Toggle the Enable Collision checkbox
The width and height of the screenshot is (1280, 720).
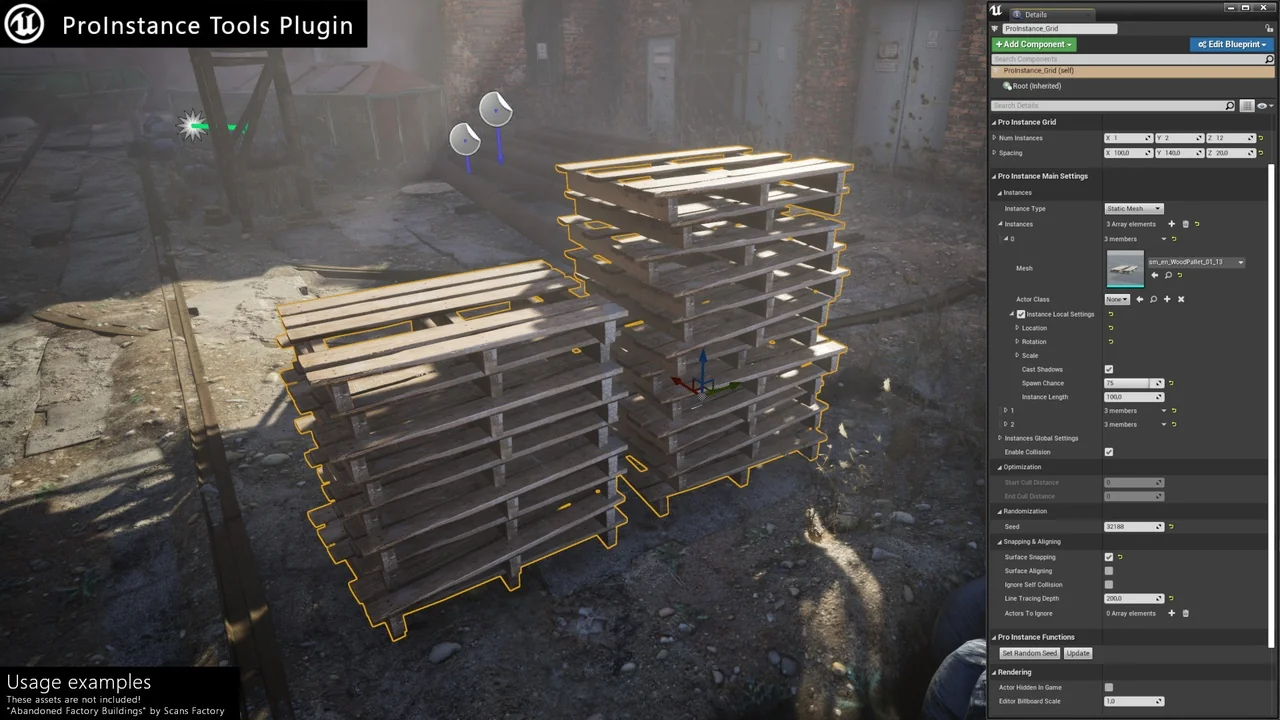click(1108, 452)
